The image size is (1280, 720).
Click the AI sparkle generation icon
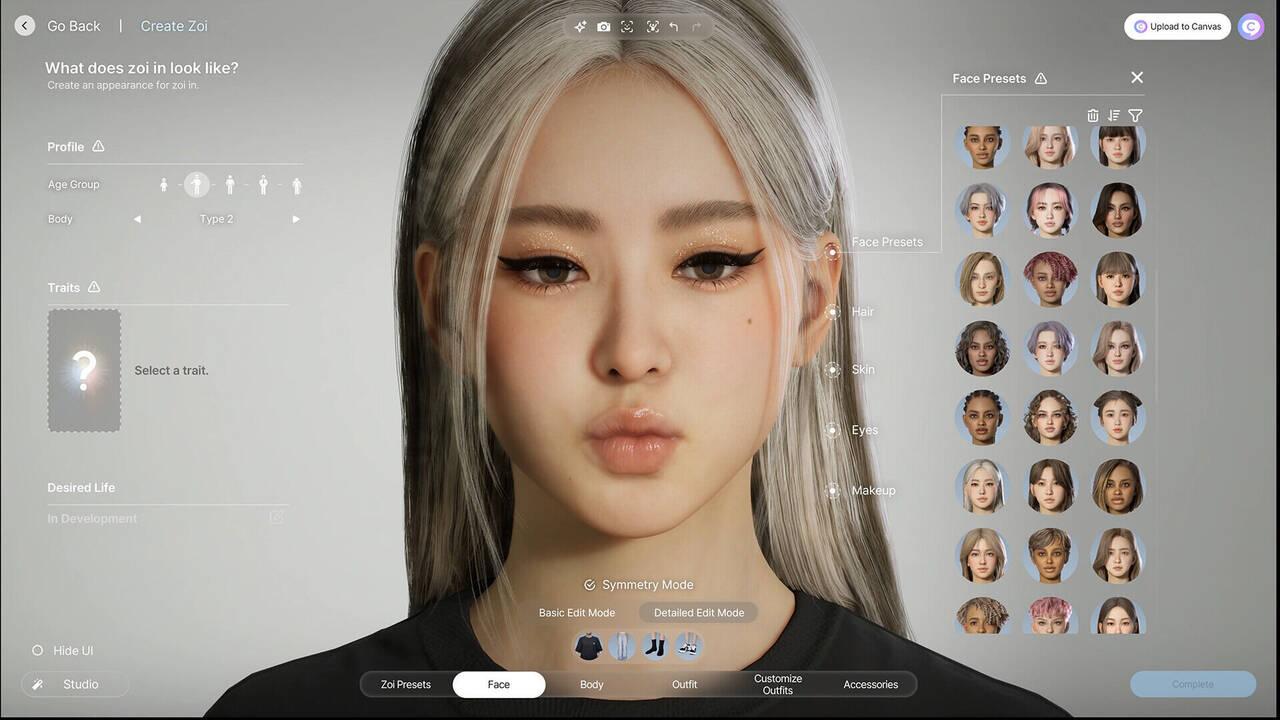click(580, 27)
